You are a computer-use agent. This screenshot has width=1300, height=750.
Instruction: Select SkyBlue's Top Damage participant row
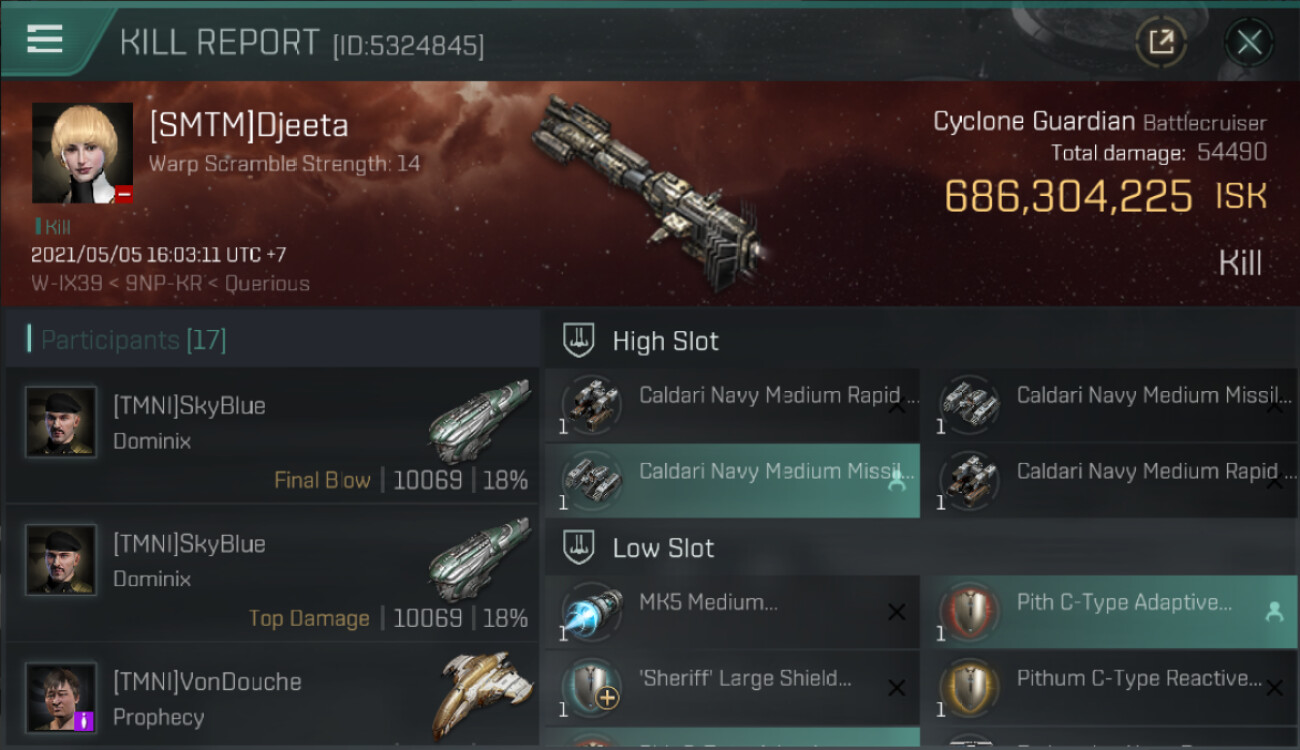point(272,573)
